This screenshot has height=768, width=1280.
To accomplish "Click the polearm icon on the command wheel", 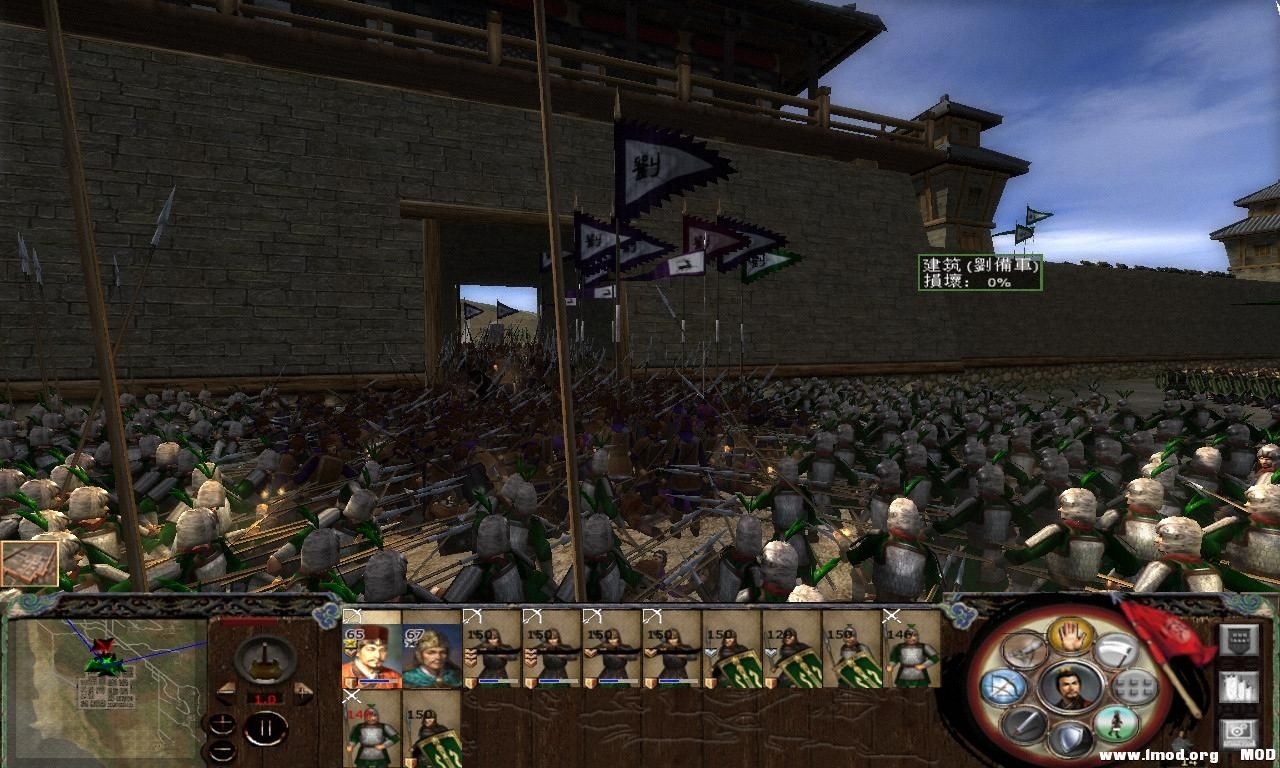I will coord(1026,652).
